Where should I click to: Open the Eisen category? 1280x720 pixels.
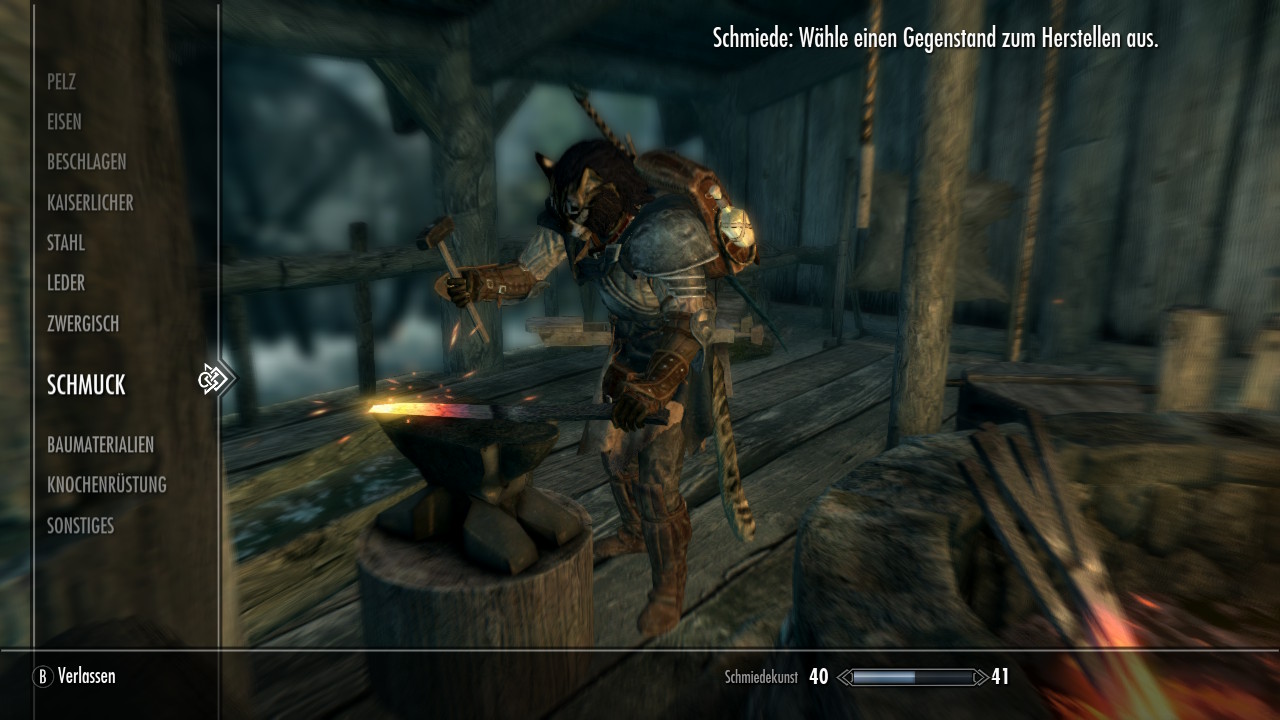(x=64, y=122)
